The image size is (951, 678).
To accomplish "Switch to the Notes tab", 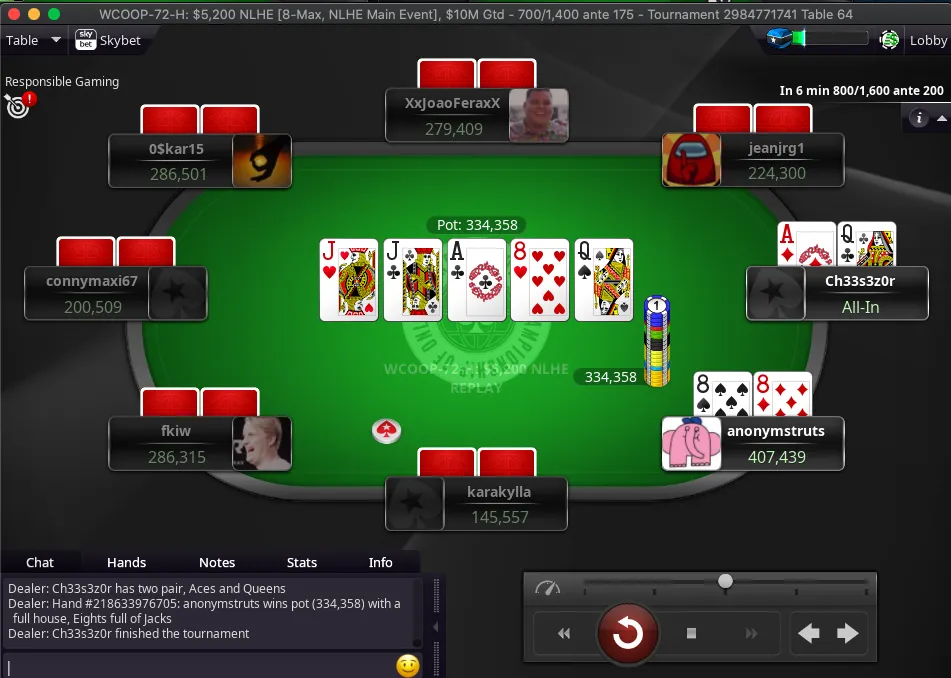I will point(217,563).
